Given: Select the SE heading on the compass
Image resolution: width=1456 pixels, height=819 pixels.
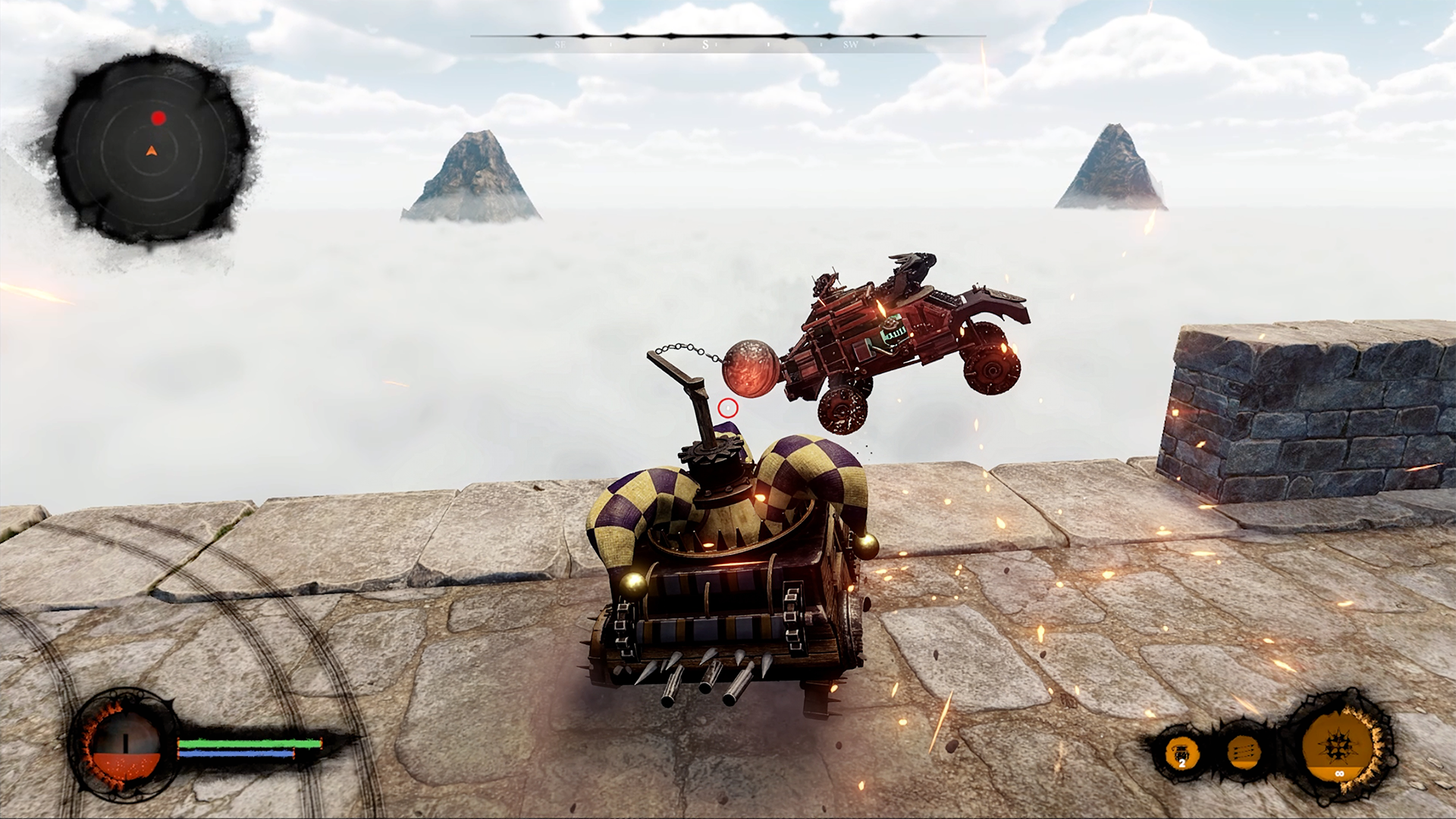Looking at the screenshot, I should 561,46.
